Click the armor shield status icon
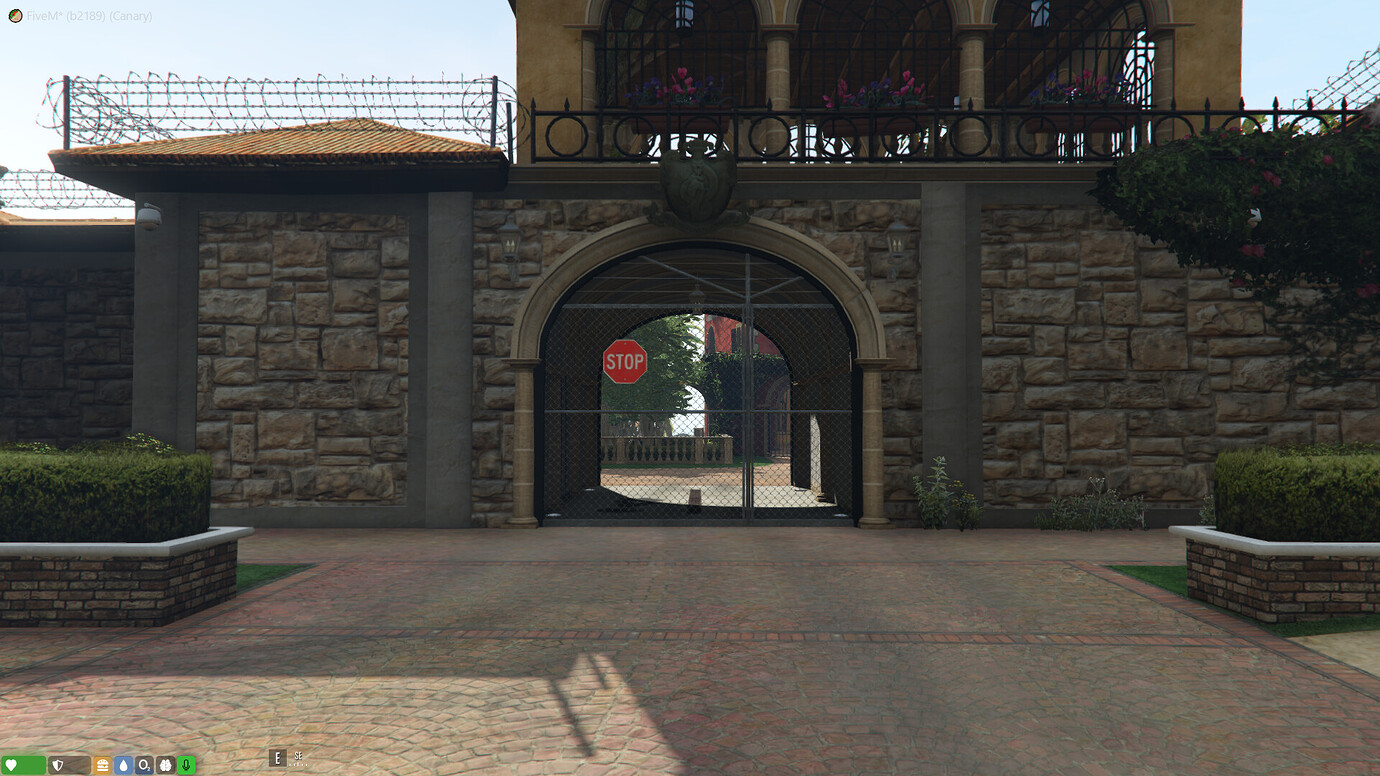The width and height of the screenshot is (1380, 776). 57,763
